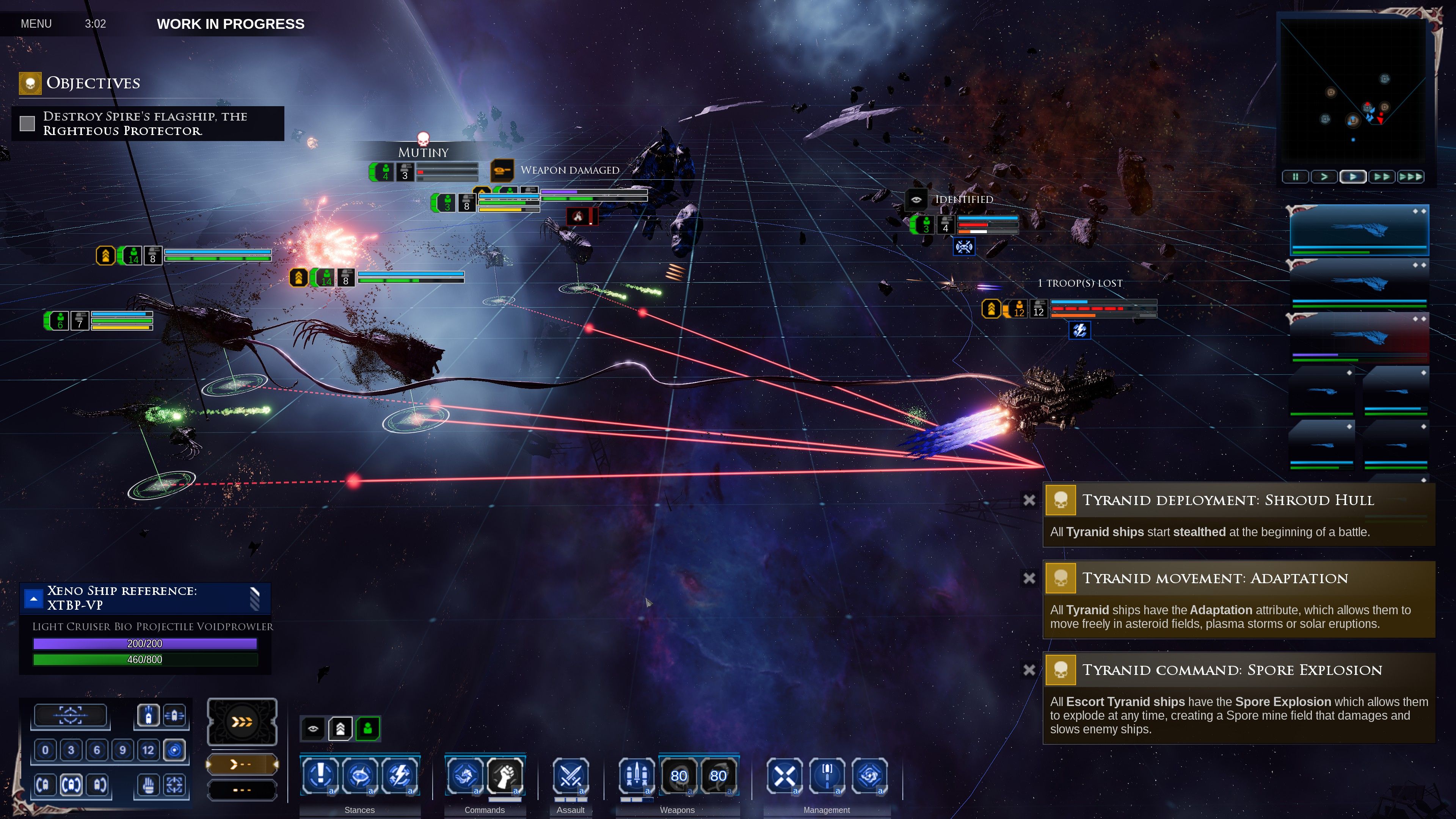Viewport: 1456px width, 819px height.
Task: Pause the battle with the pause button
Action: point(1295,177)
